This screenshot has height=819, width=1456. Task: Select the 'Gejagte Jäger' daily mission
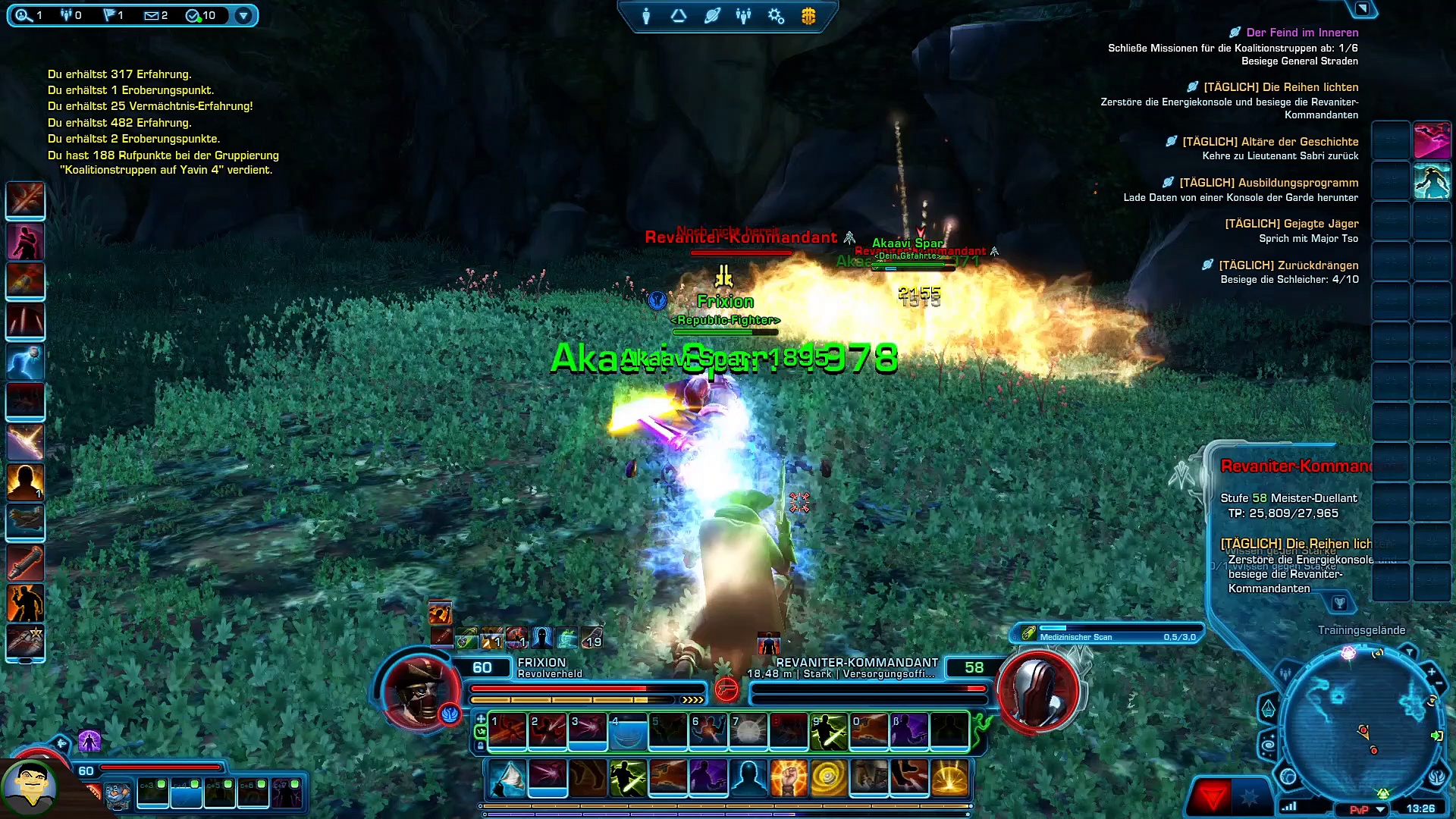[1291, 224]
